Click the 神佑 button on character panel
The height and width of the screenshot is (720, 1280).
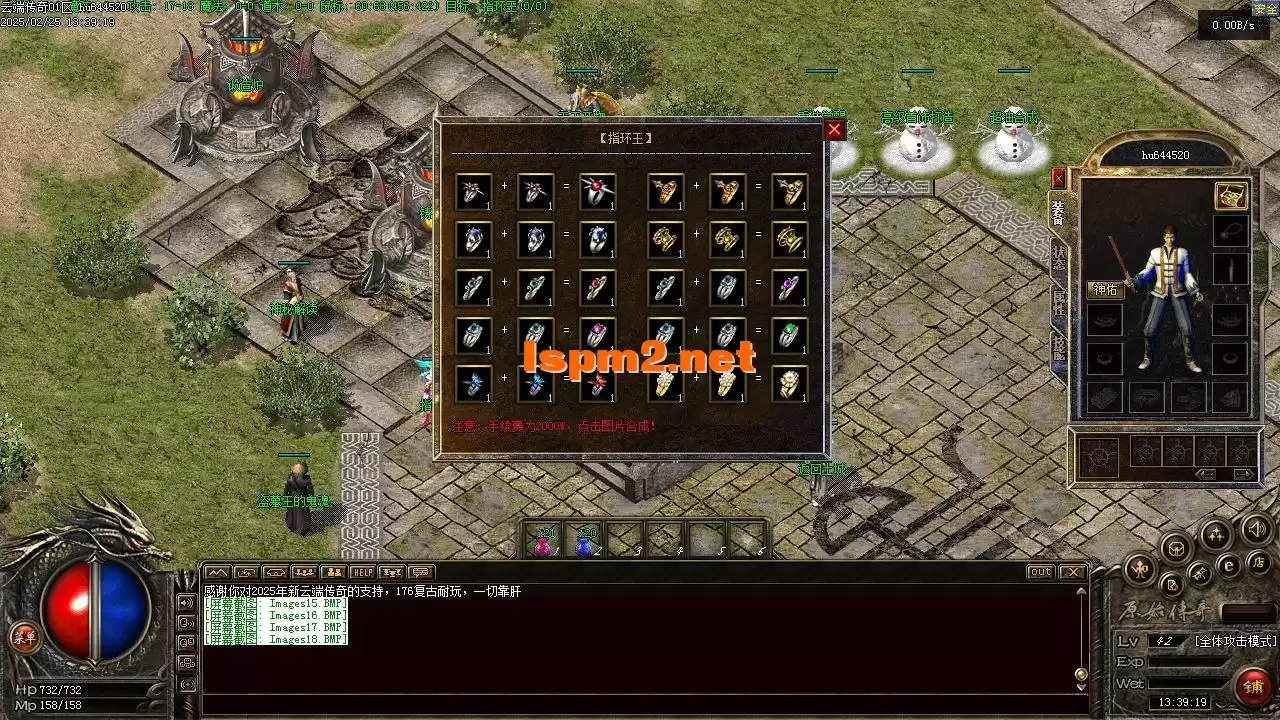1105,290
